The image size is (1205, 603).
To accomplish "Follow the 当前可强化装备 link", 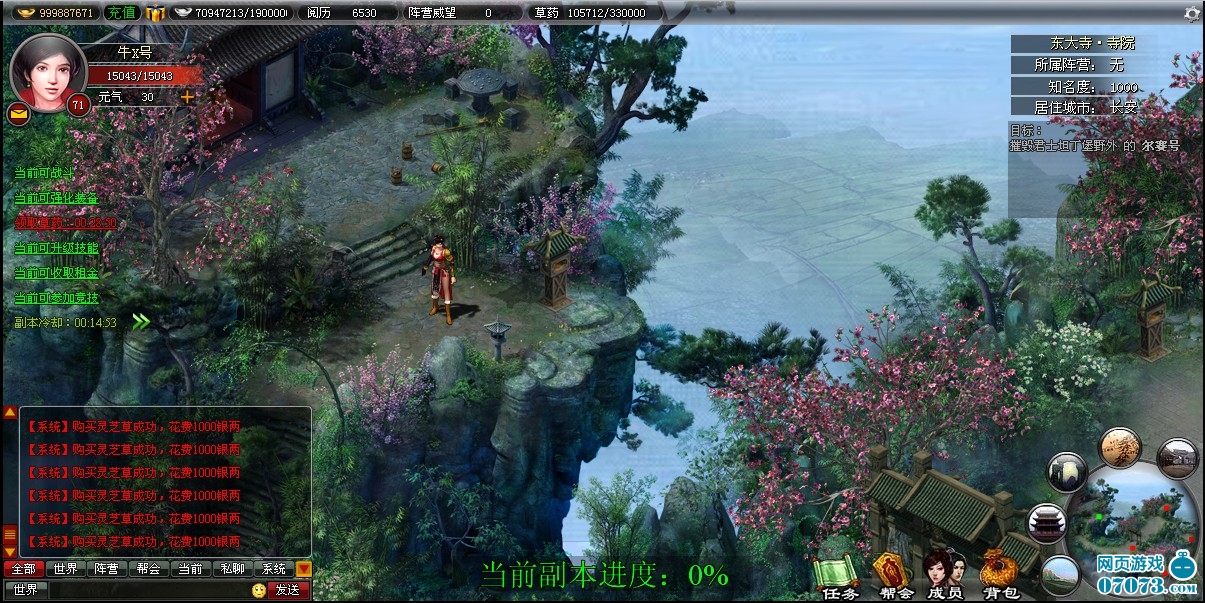I will click(x=56, y=198).
